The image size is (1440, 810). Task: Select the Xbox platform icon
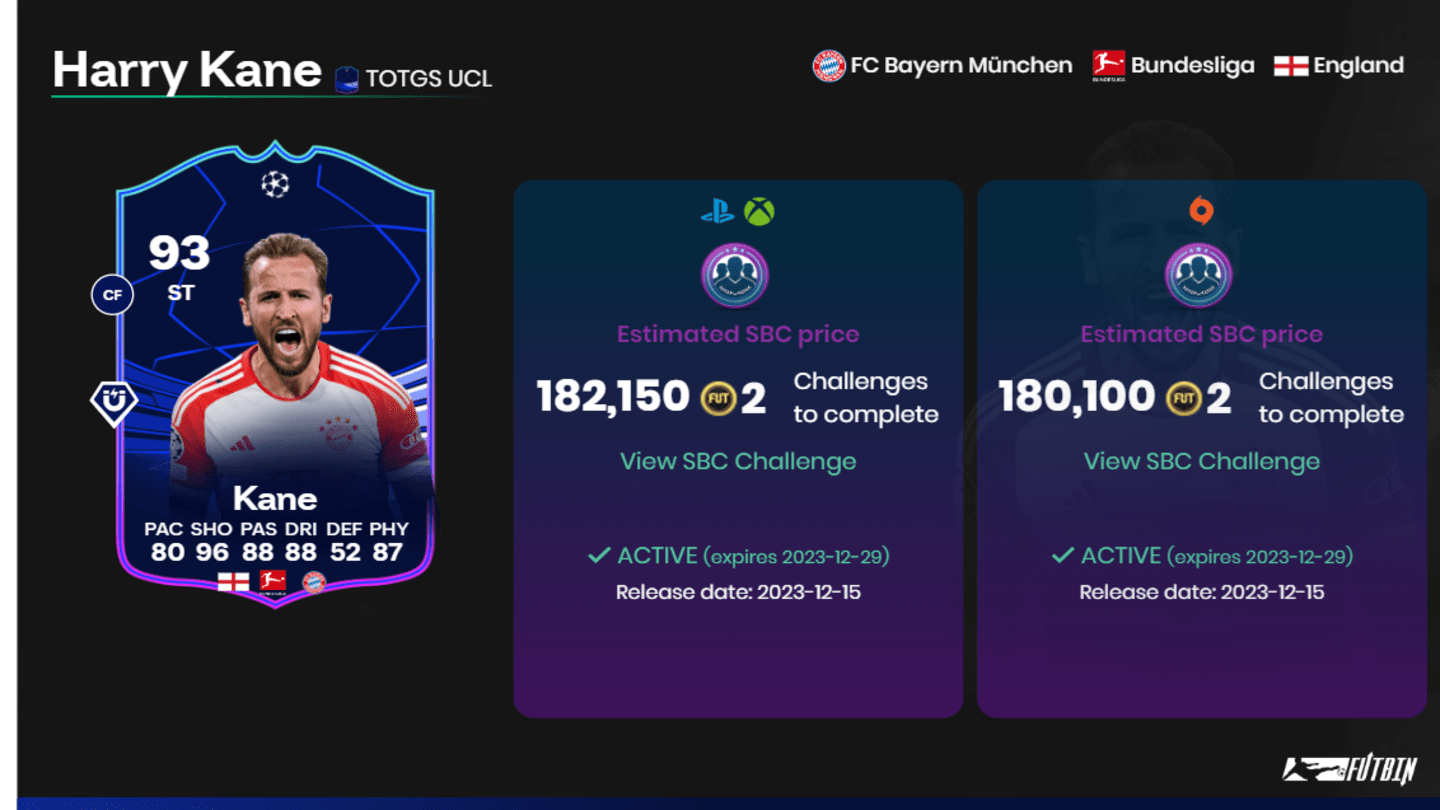[x=758, y=212]
